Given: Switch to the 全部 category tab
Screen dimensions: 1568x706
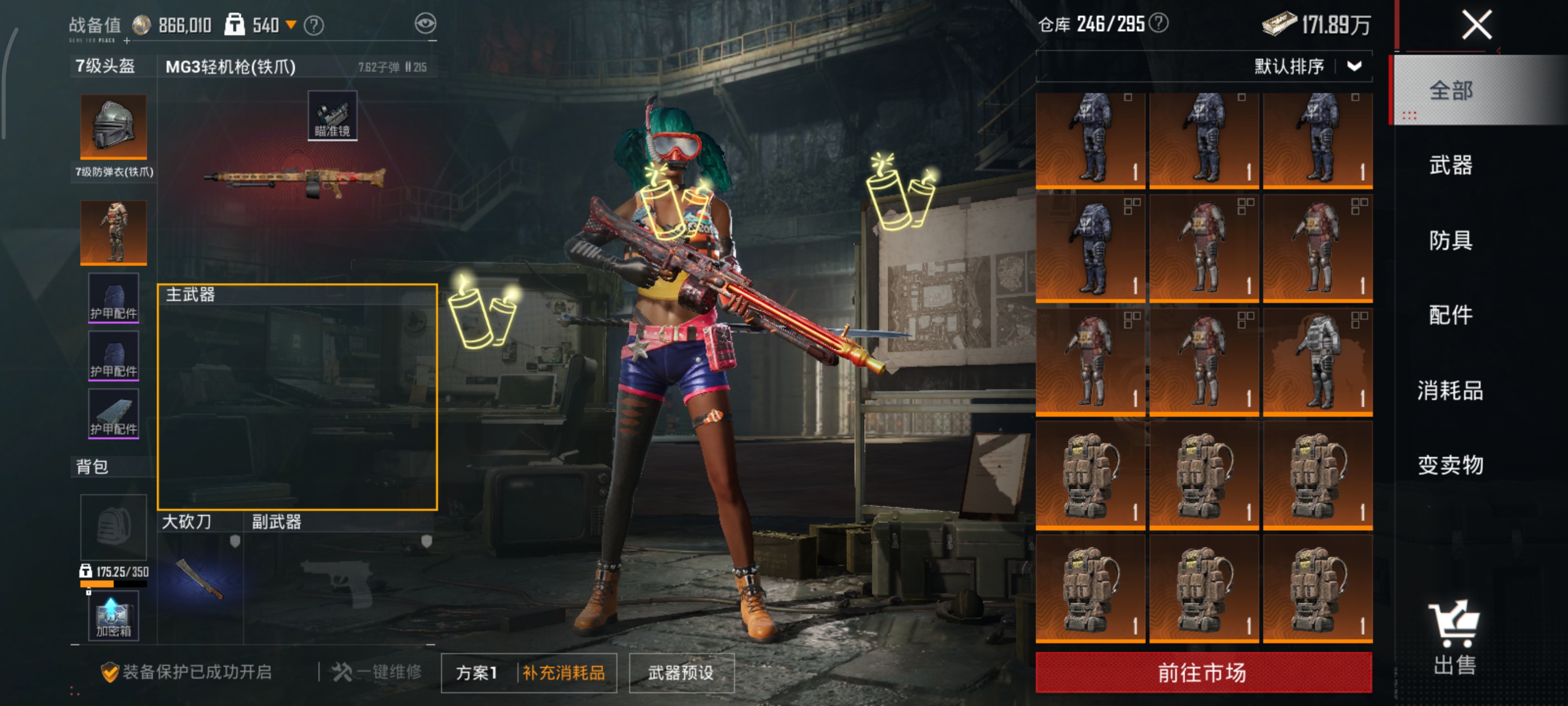Looking at the screenshot, I should (x=1450, y=91).
